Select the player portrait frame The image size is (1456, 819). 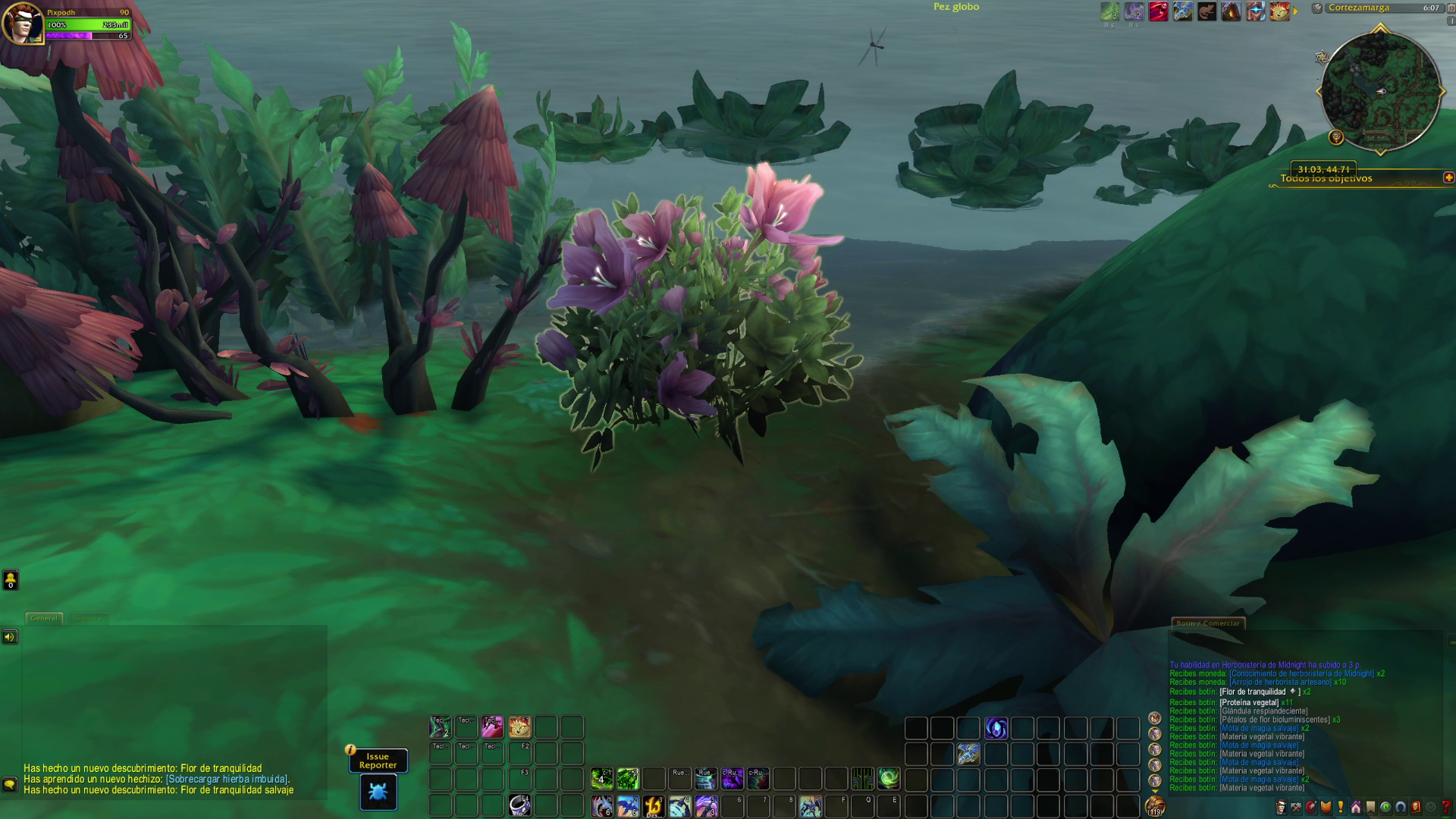point(21,24)
